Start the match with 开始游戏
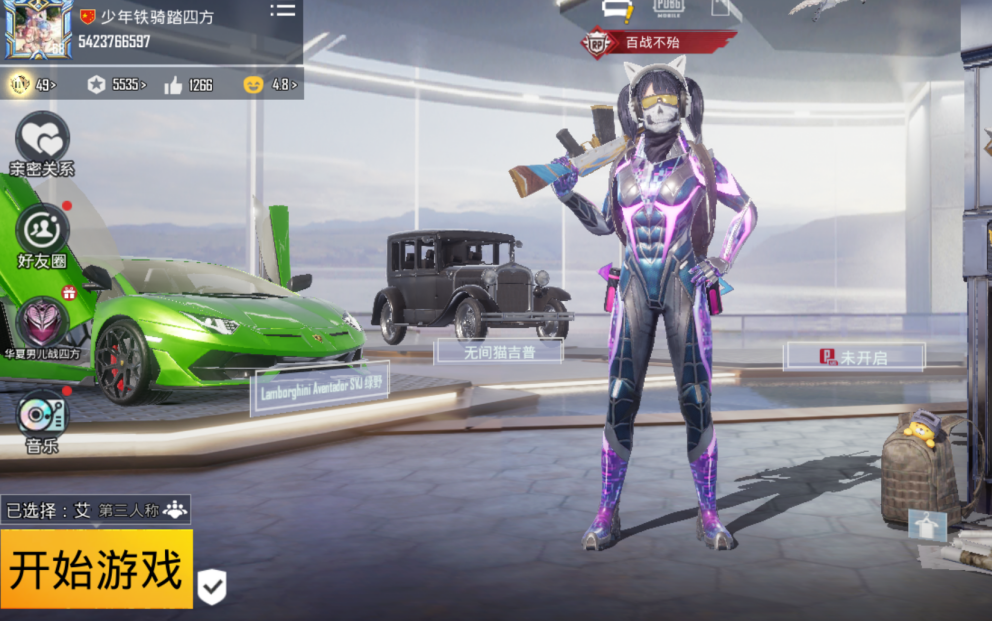The height and width of the screenshot is (621, 992). click(x=96, y=569)
